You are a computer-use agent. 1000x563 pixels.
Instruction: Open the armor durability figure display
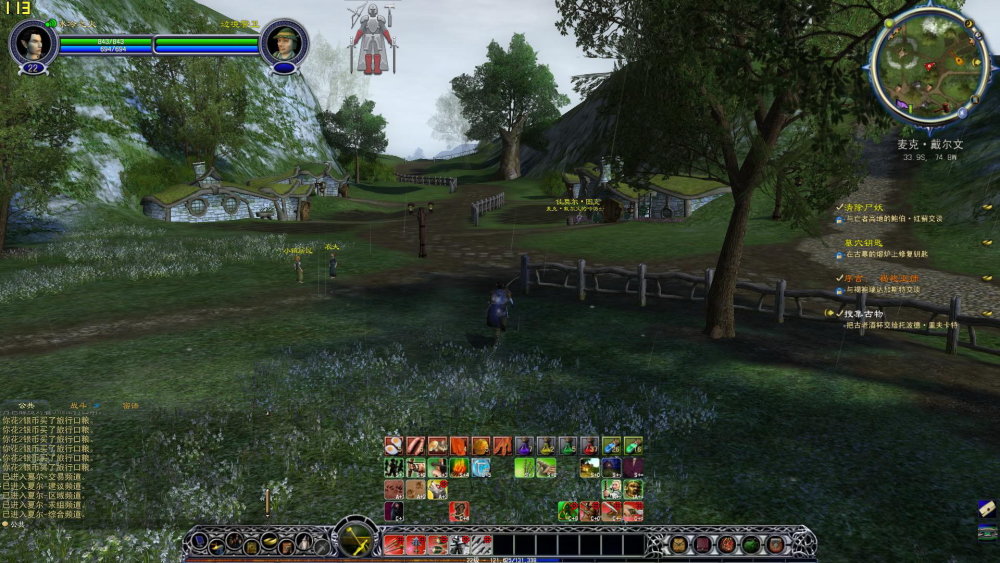click(372, 38)
